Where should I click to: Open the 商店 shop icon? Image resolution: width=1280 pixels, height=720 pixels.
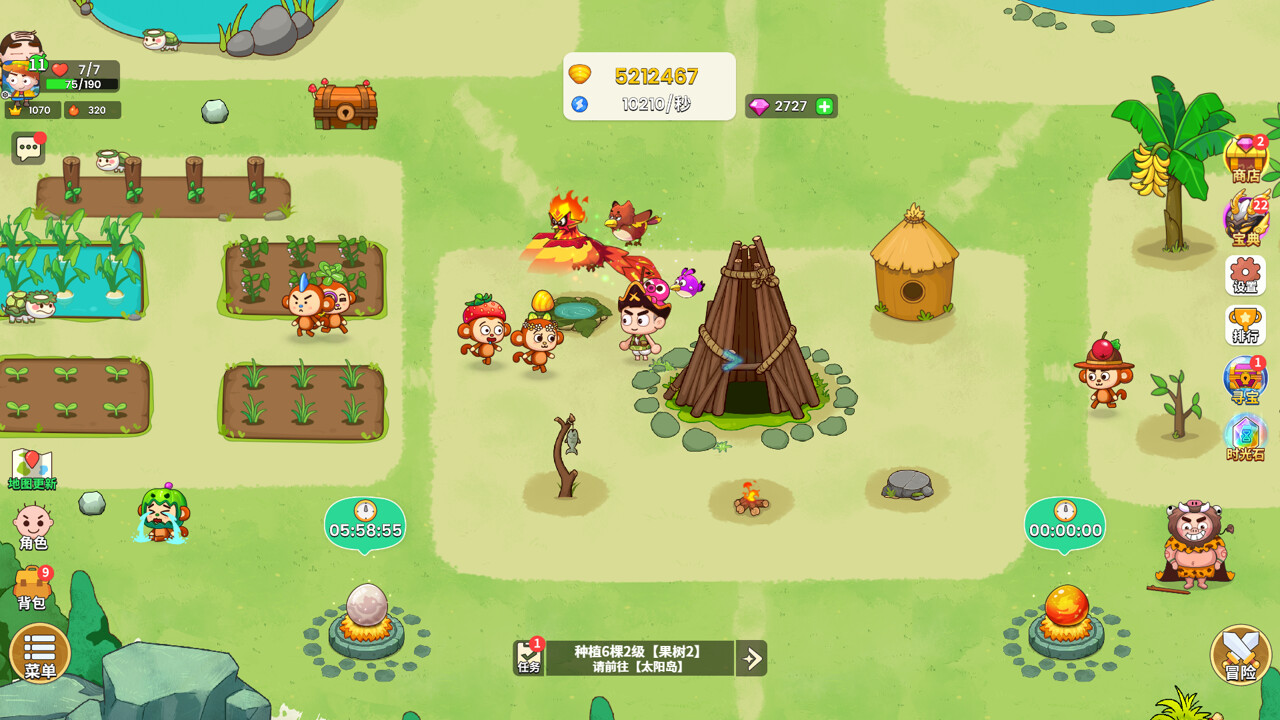[1245, 160]
